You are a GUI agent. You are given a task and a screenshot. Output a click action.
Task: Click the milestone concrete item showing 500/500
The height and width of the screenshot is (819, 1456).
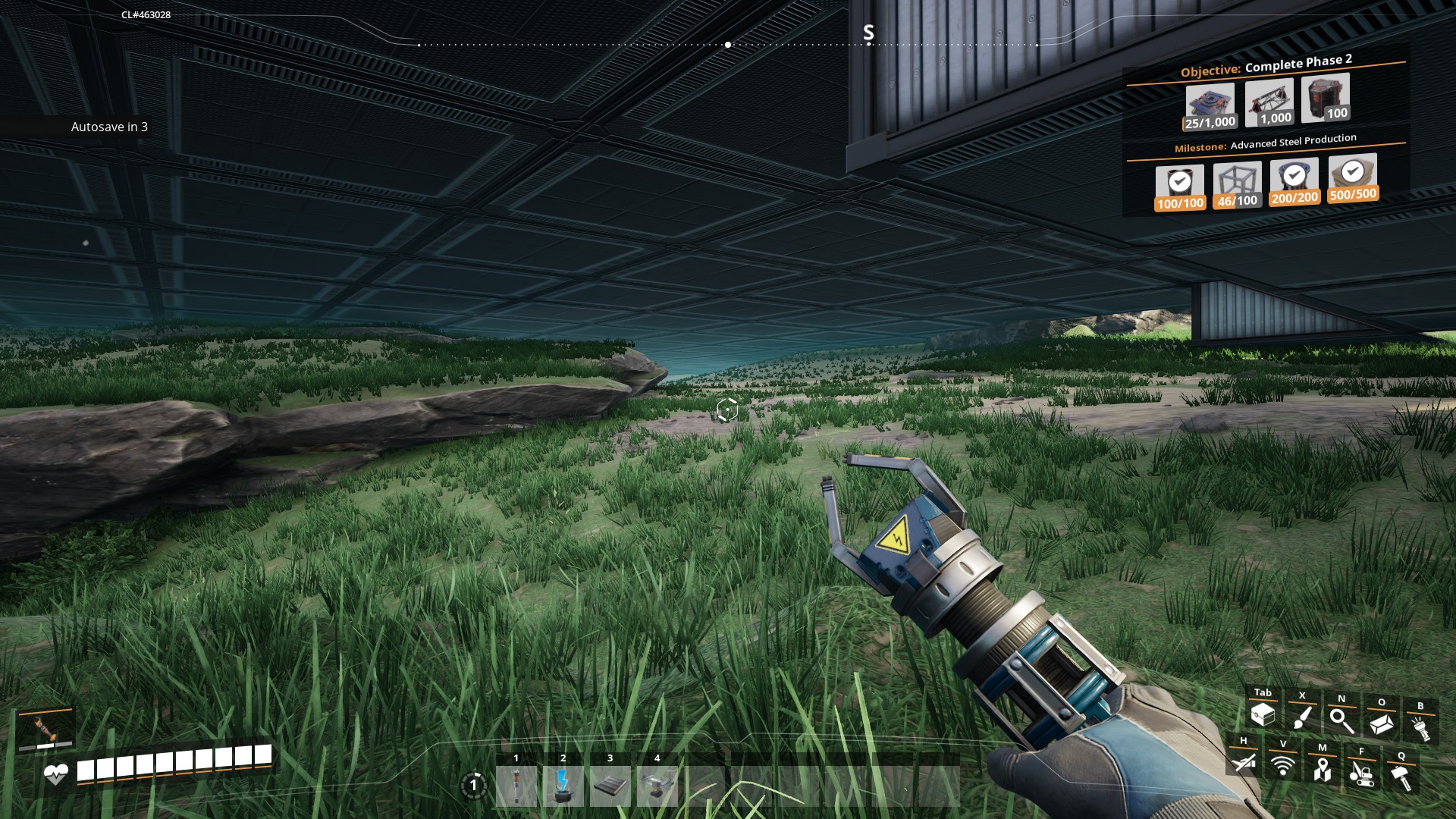pos(1353,177)
